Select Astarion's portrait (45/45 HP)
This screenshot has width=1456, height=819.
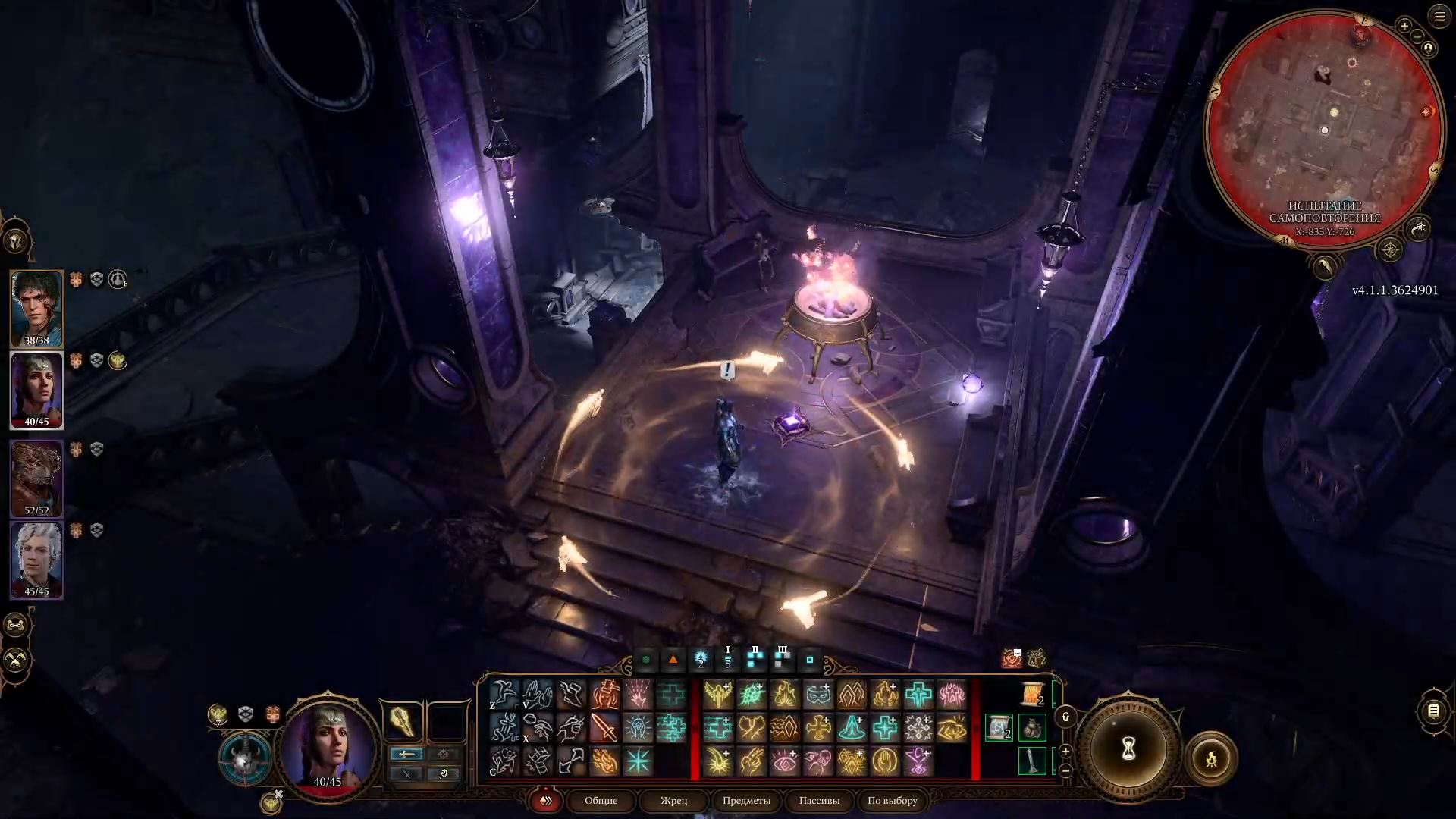(36, 556)
